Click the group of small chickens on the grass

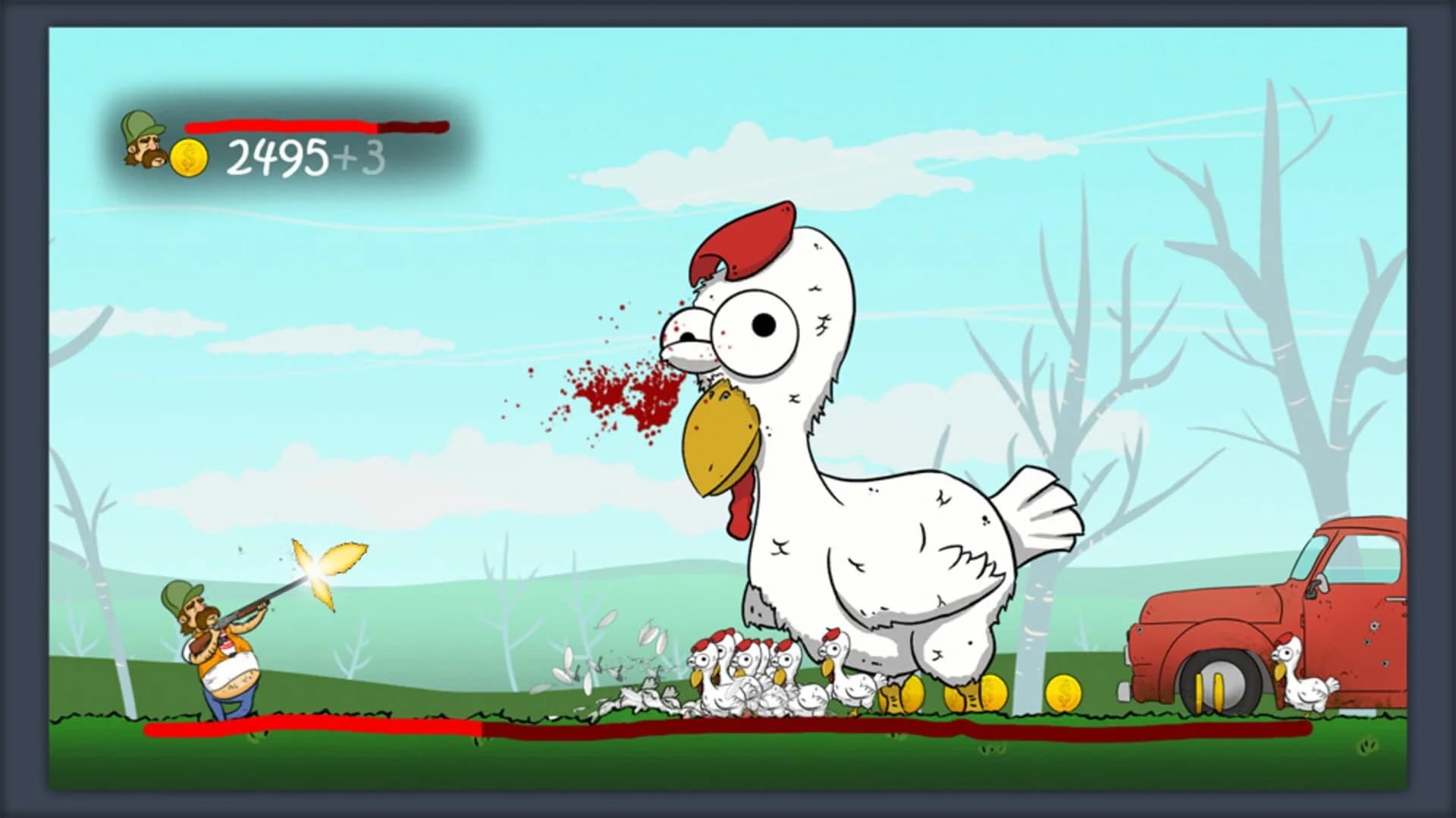click(758, 675)
